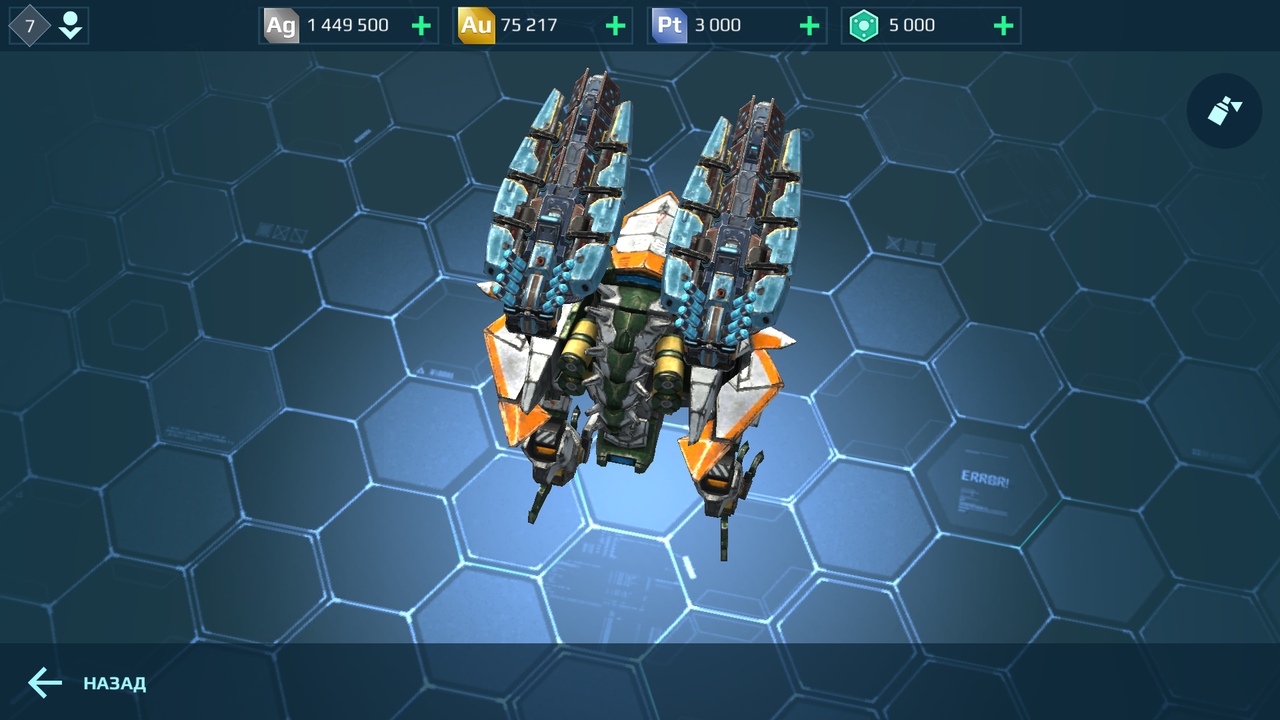Click the Pt platinum currency icon
This screenshot has width=1280, height=720.
tap(669, 25)
